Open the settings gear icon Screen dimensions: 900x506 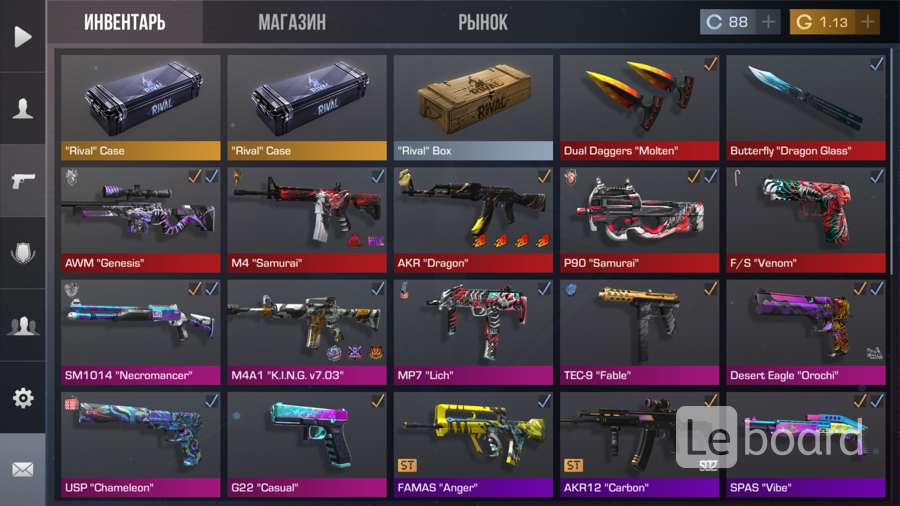(x=22, y=398)
